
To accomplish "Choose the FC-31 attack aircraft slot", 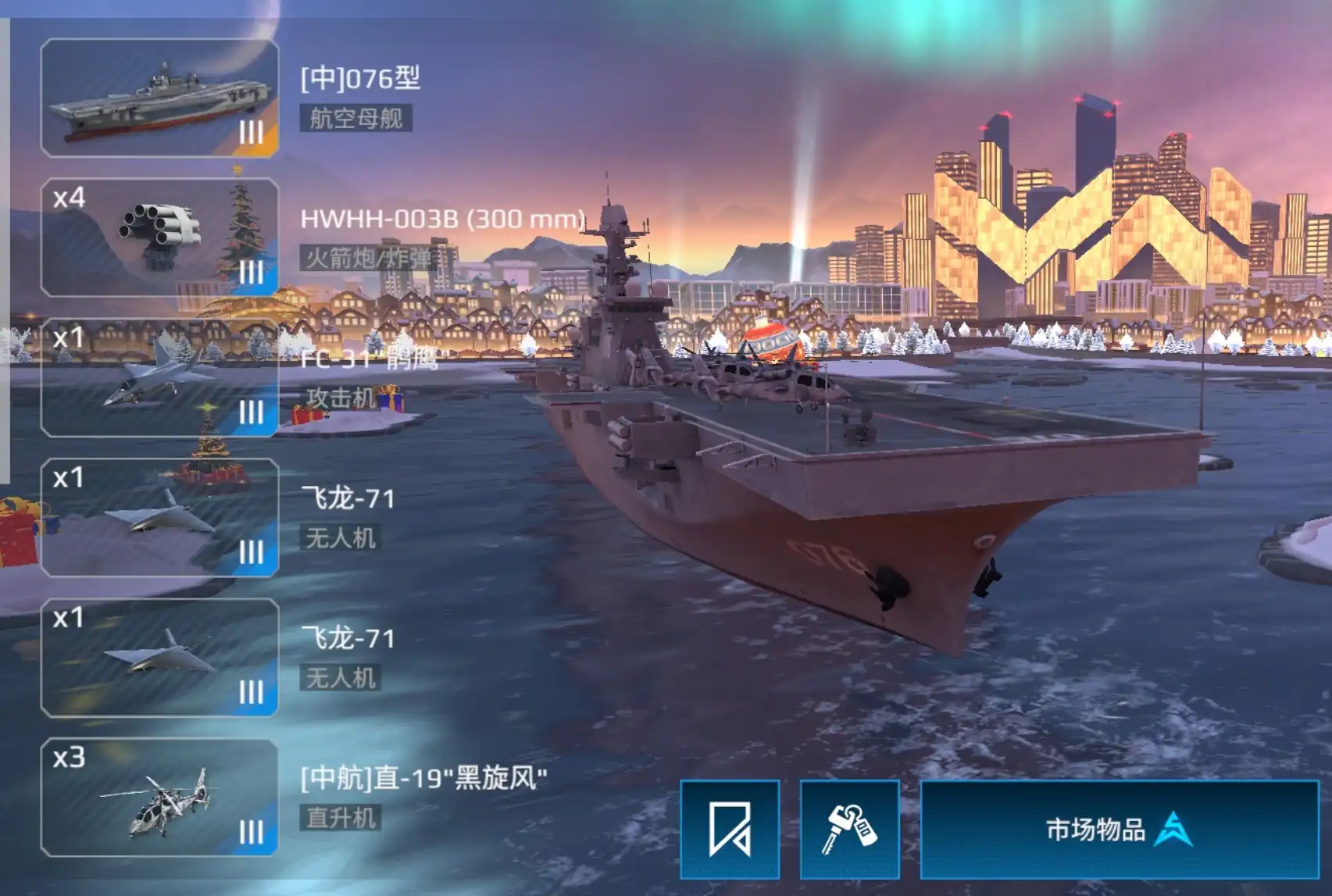I will [x=159, y=377].
